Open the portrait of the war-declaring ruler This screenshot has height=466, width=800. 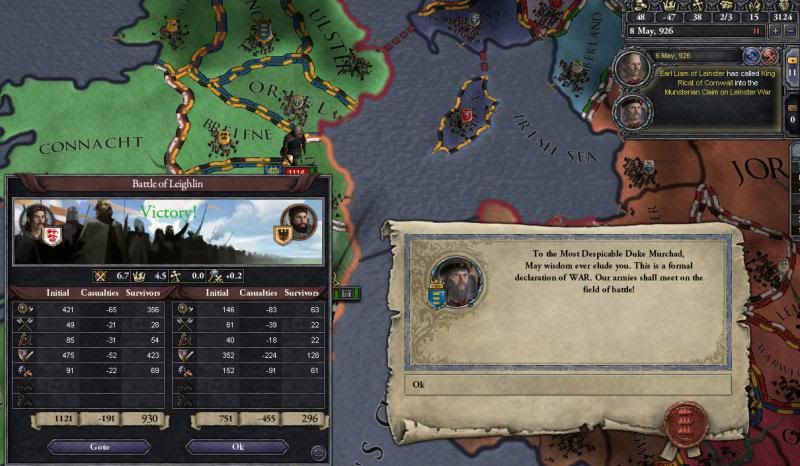[457, 282]
